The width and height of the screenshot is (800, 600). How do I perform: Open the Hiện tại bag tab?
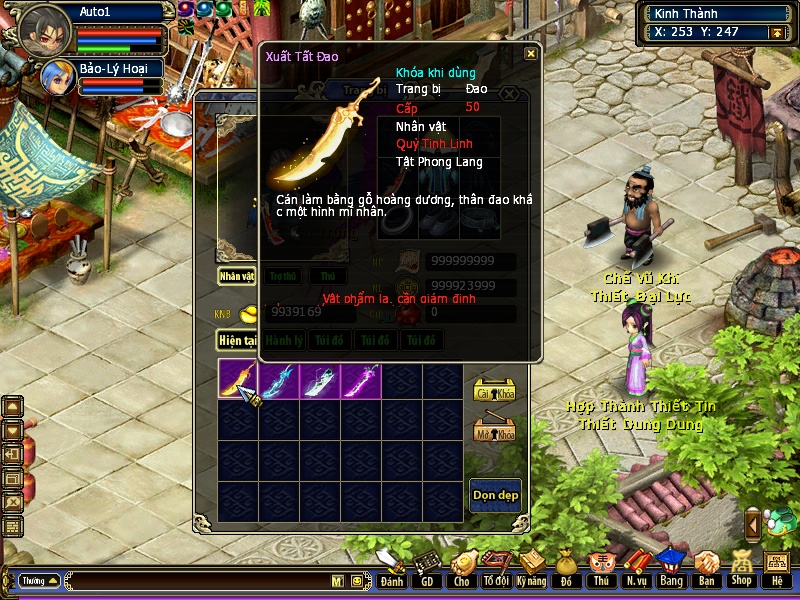coord(238,341)
